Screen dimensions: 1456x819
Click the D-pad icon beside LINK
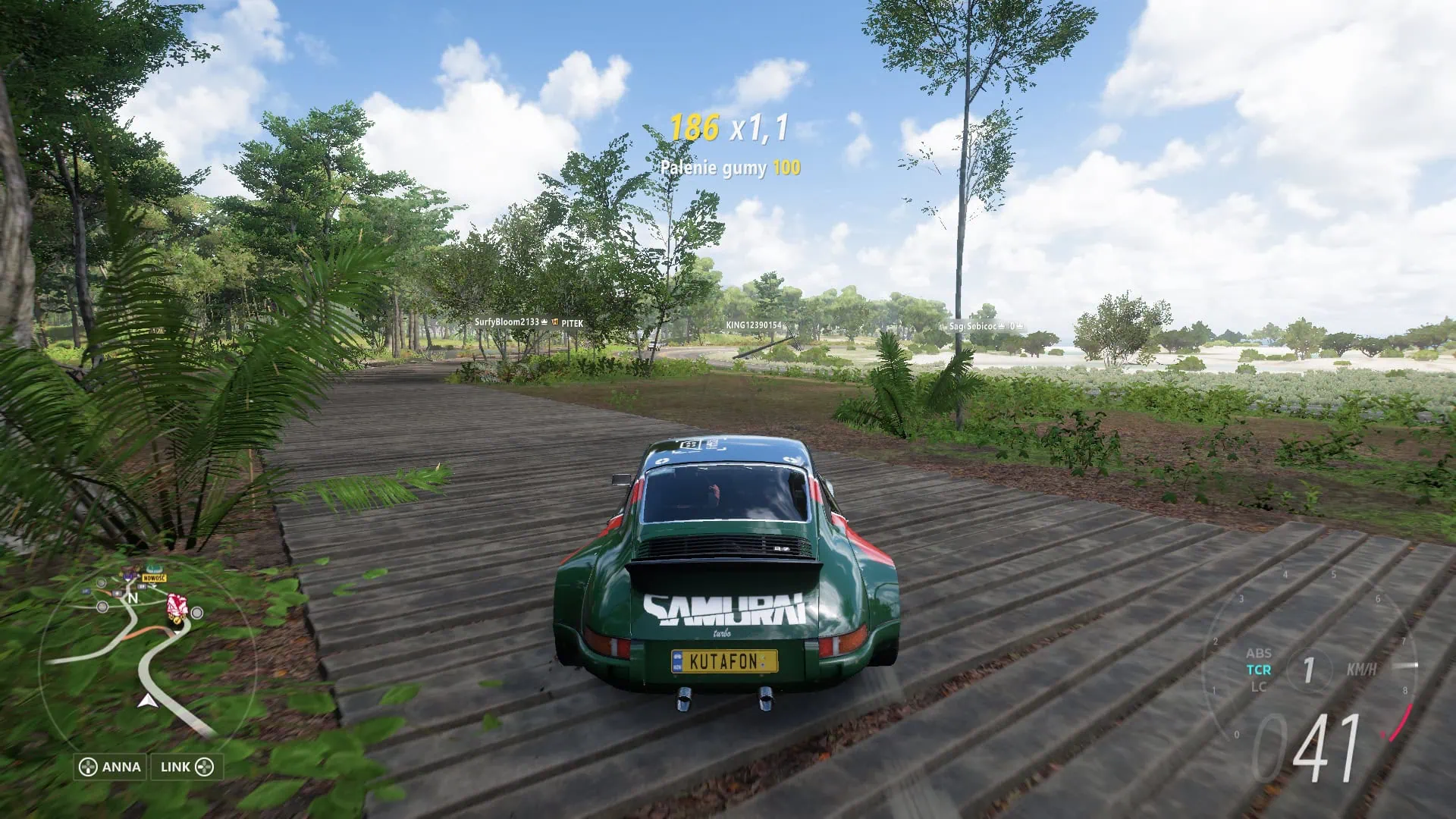tap(206, 767)
